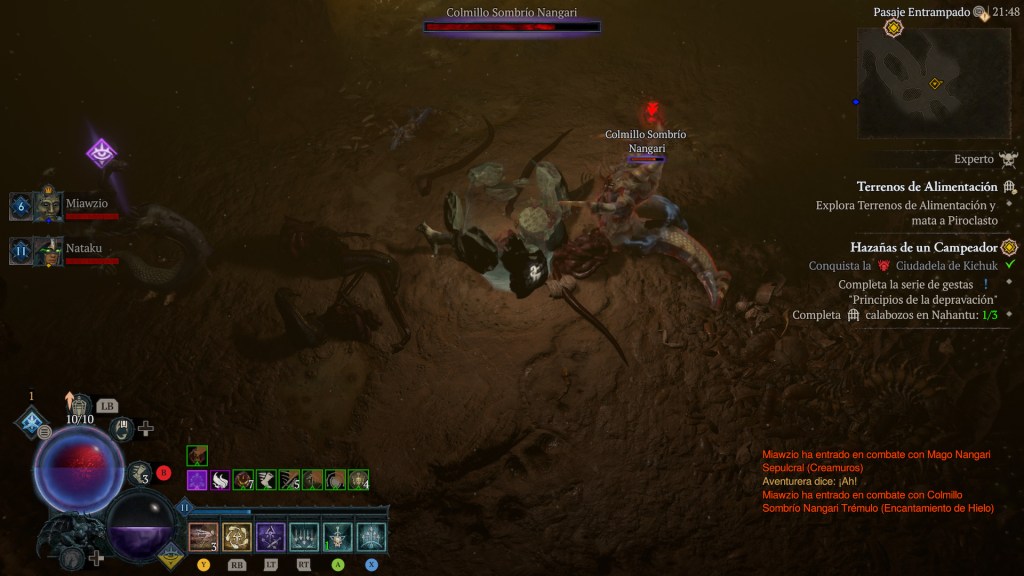
Task: Select the Terrenos de Alimentación quest tracker
Action: click(x=927, y=187)
